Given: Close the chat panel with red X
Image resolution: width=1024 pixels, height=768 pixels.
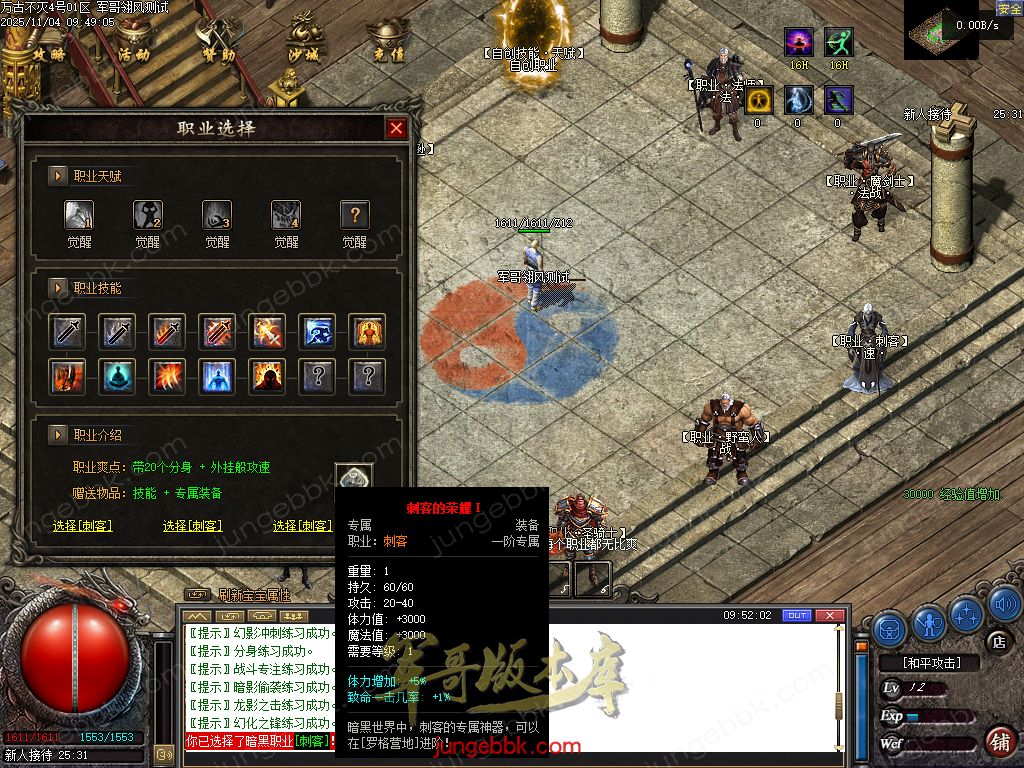Looking at the screenshot, I should tap(828, 615).
